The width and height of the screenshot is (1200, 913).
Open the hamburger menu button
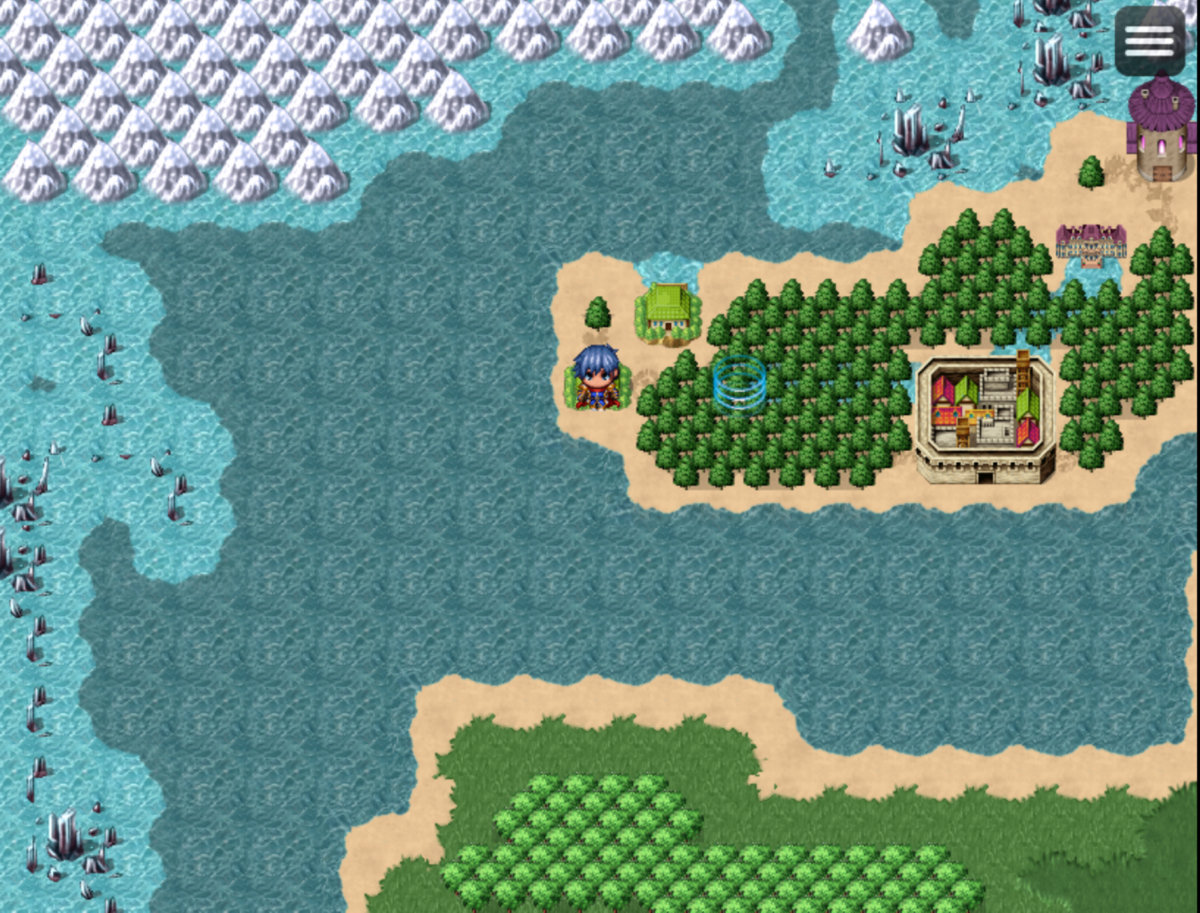pyautogui.click(x=1150, y=41)
